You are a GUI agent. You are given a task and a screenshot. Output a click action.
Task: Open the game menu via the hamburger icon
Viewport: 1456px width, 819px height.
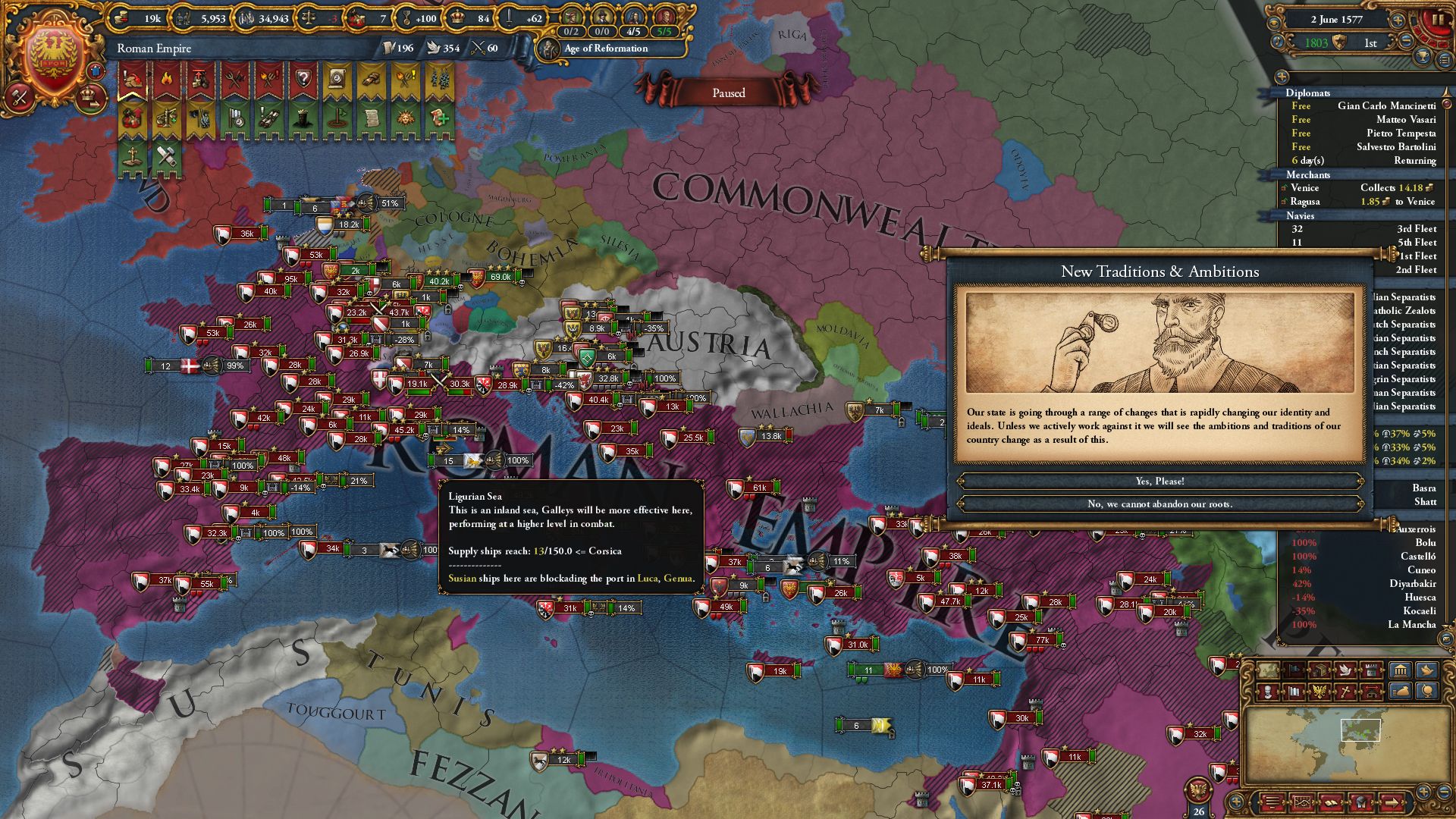click(x=1272, y=802)
